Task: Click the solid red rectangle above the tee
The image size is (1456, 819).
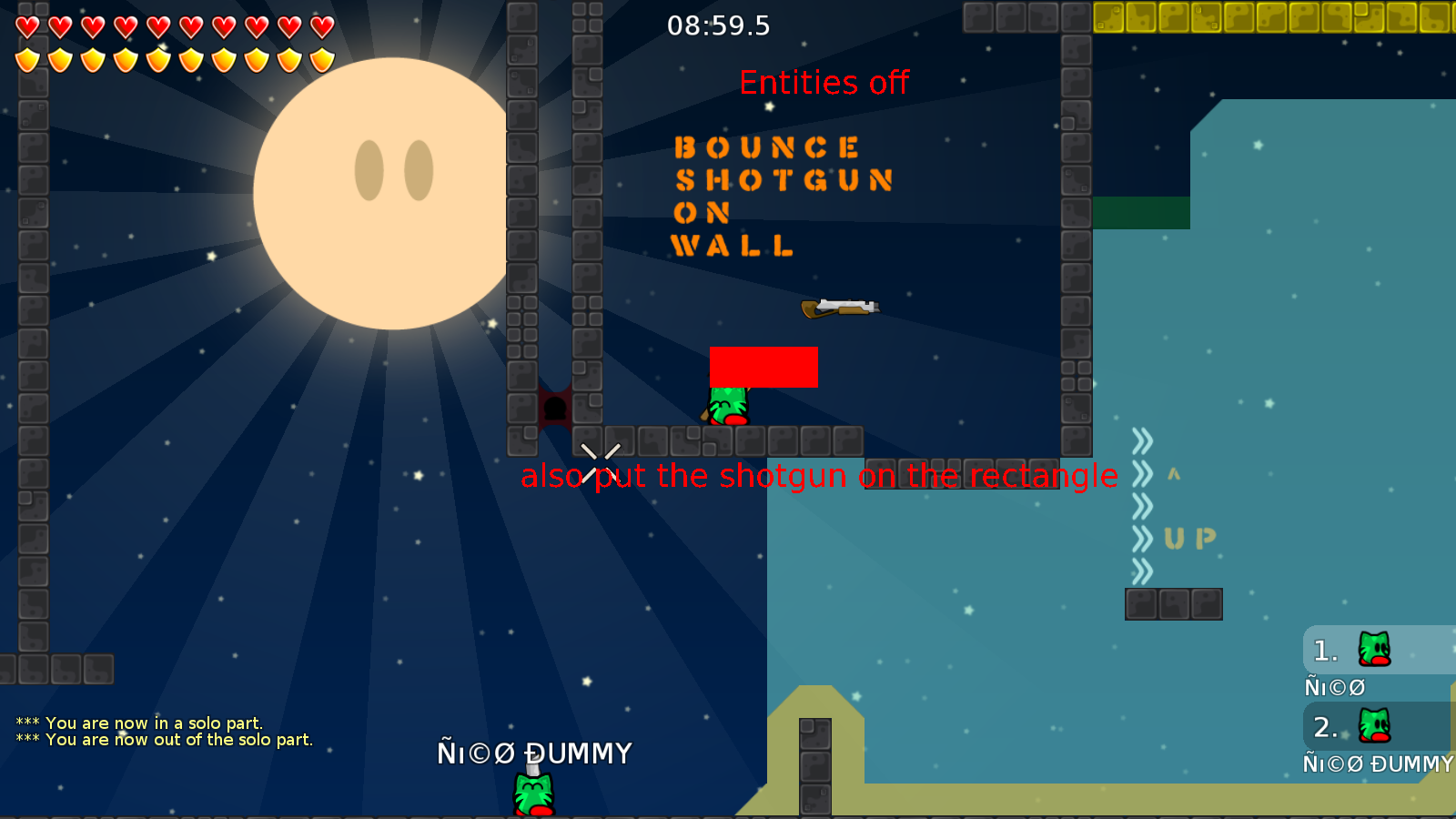Action: coord(763,366)
